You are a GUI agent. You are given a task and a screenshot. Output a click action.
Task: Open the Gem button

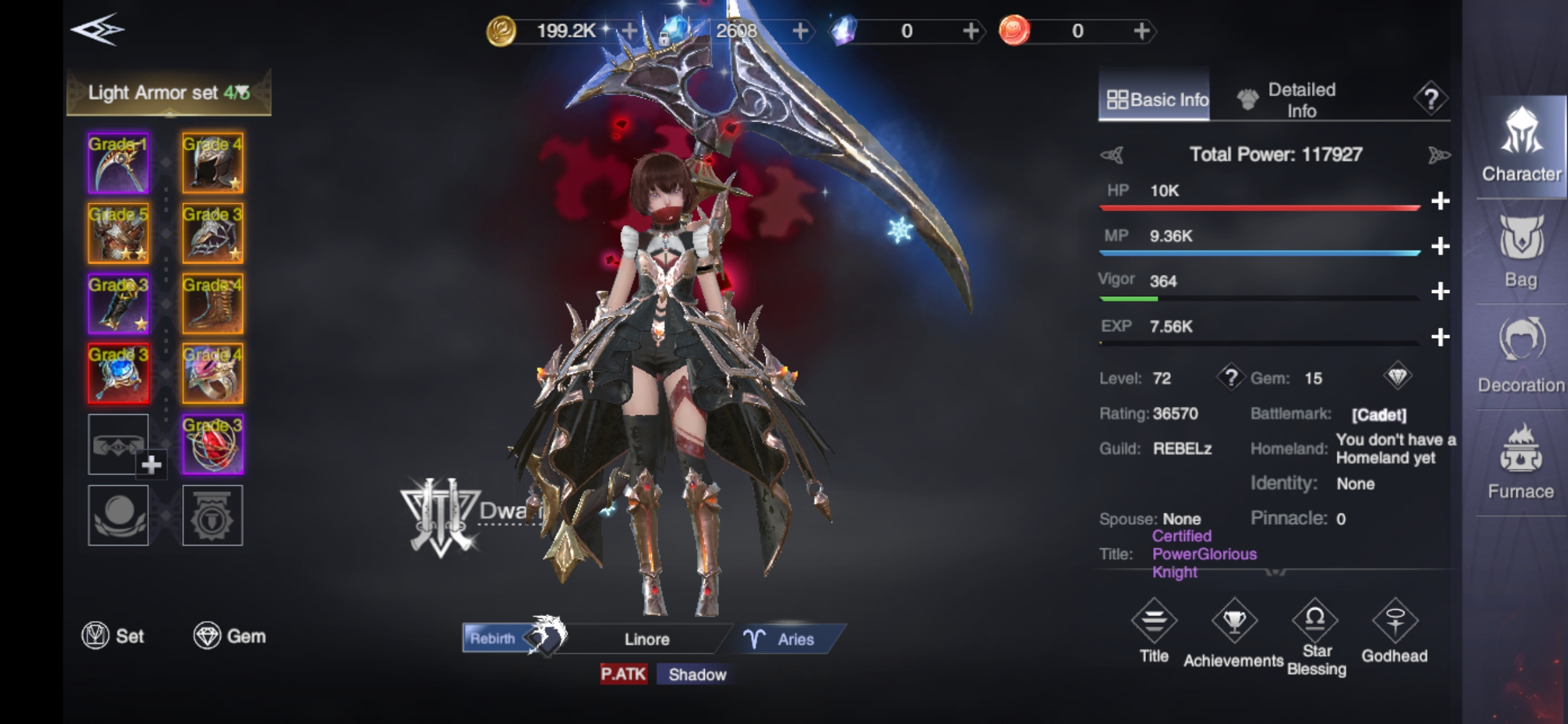(230, 636)
